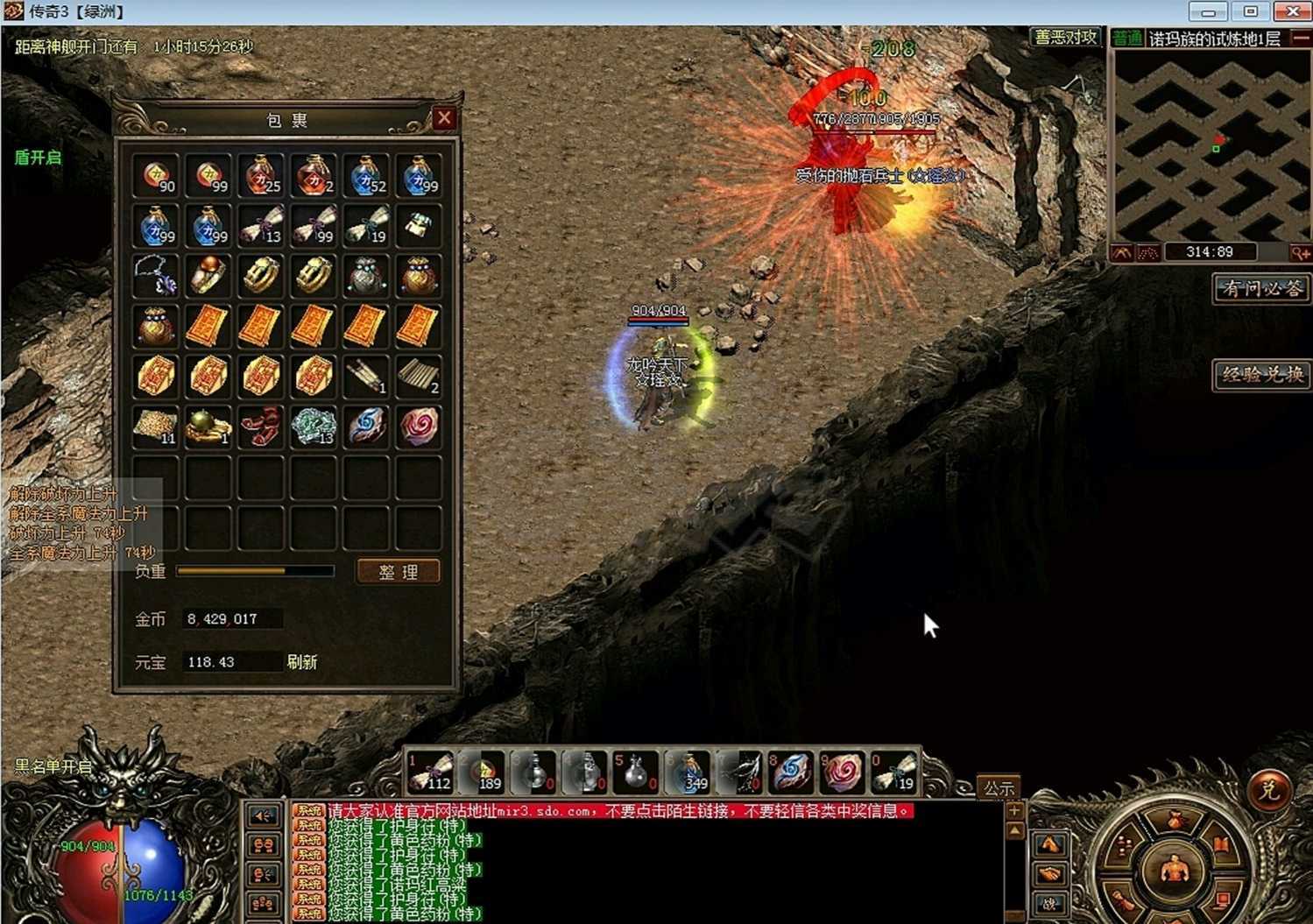Screen dimensions: 1313x924
Task: Pick the red potion stack of 25
Action: [x=261, y=175]
